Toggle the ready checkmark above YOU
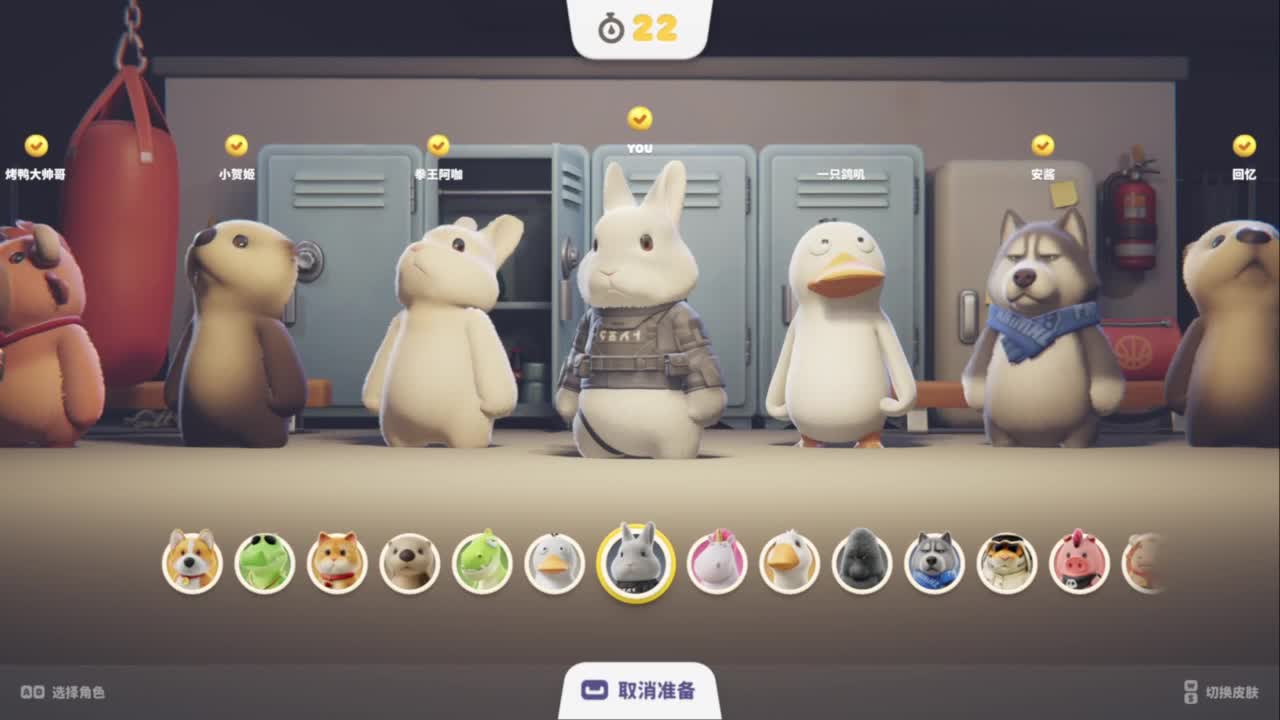 coord(640,119)
